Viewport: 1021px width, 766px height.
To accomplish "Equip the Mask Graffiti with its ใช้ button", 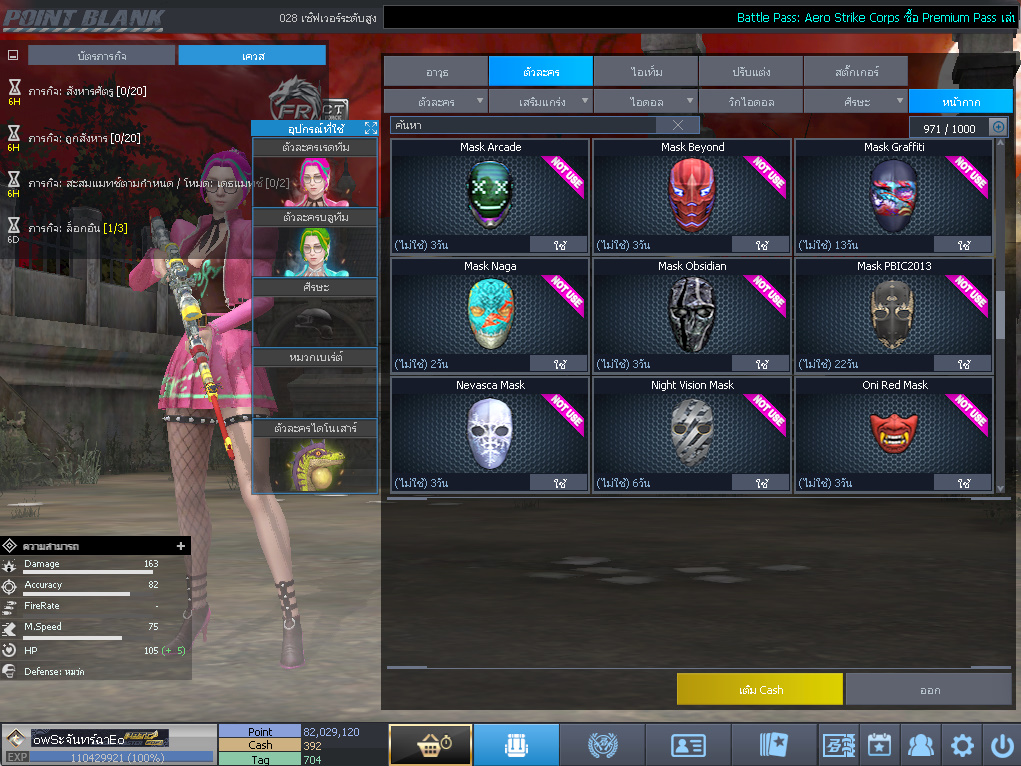I will [964, 245].
